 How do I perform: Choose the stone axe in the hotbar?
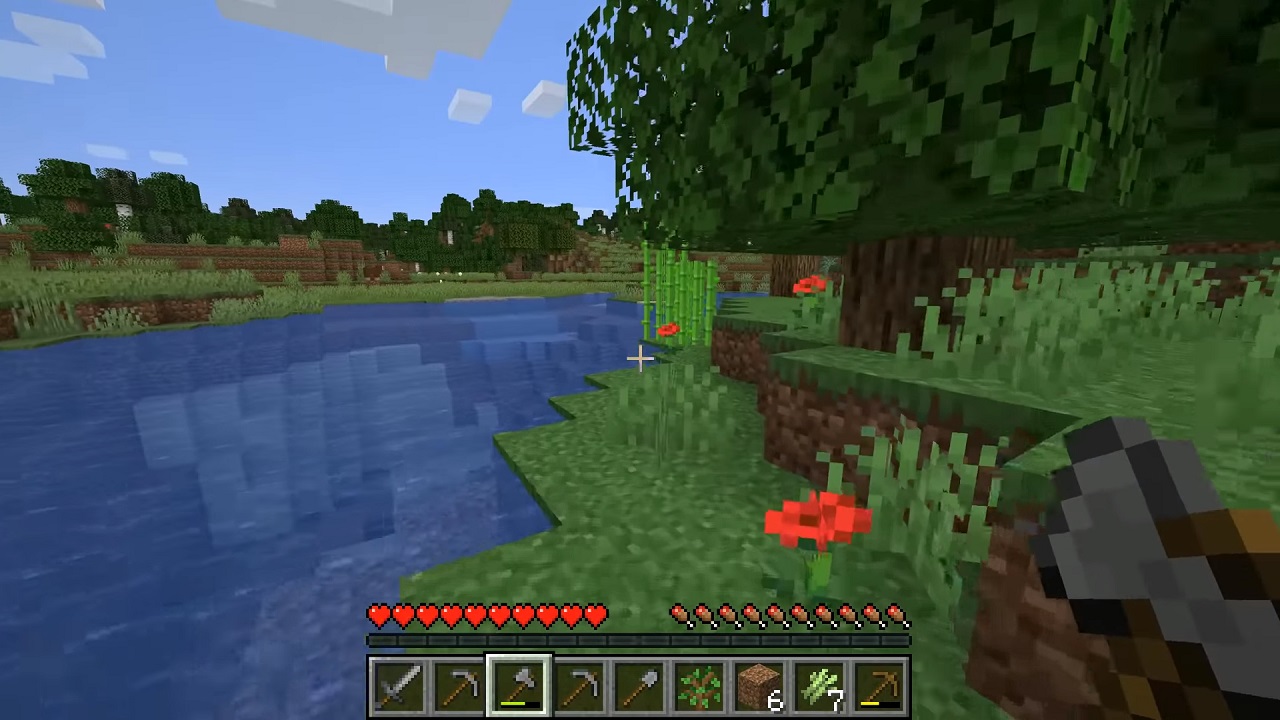(519, 687)
